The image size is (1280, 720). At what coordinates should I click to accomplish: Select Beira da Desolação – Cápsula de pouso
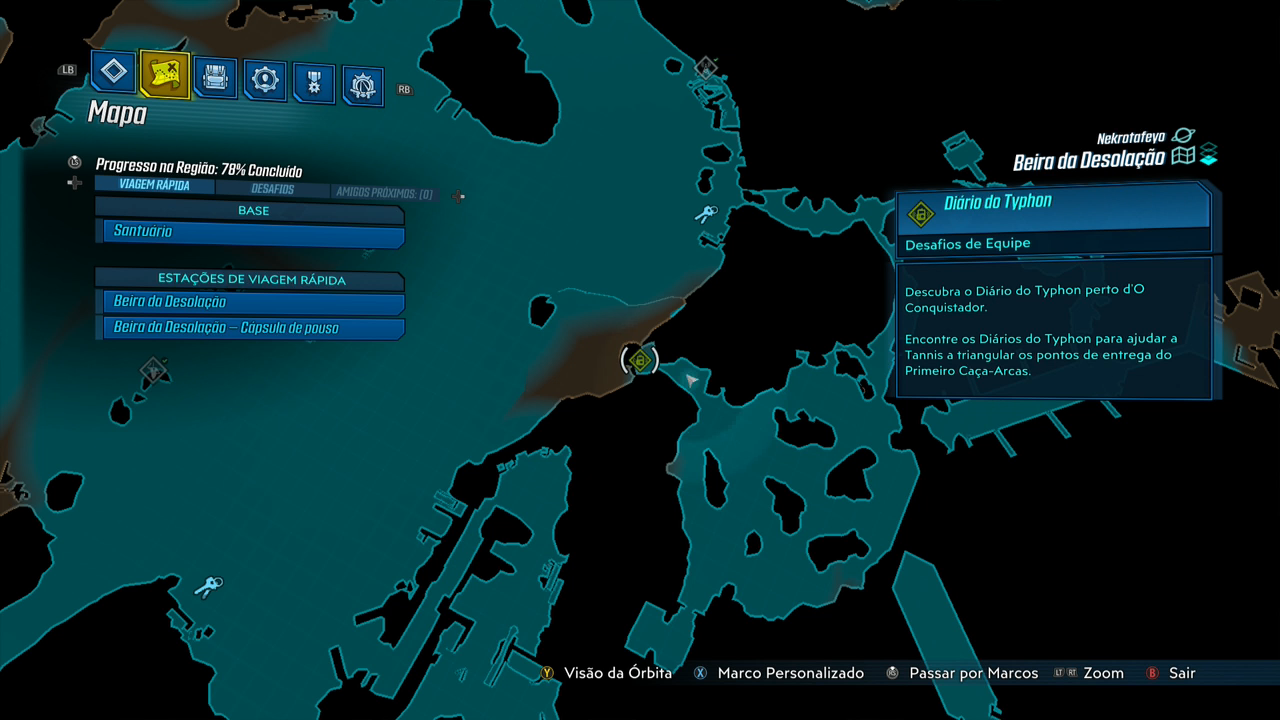point(254,328)
